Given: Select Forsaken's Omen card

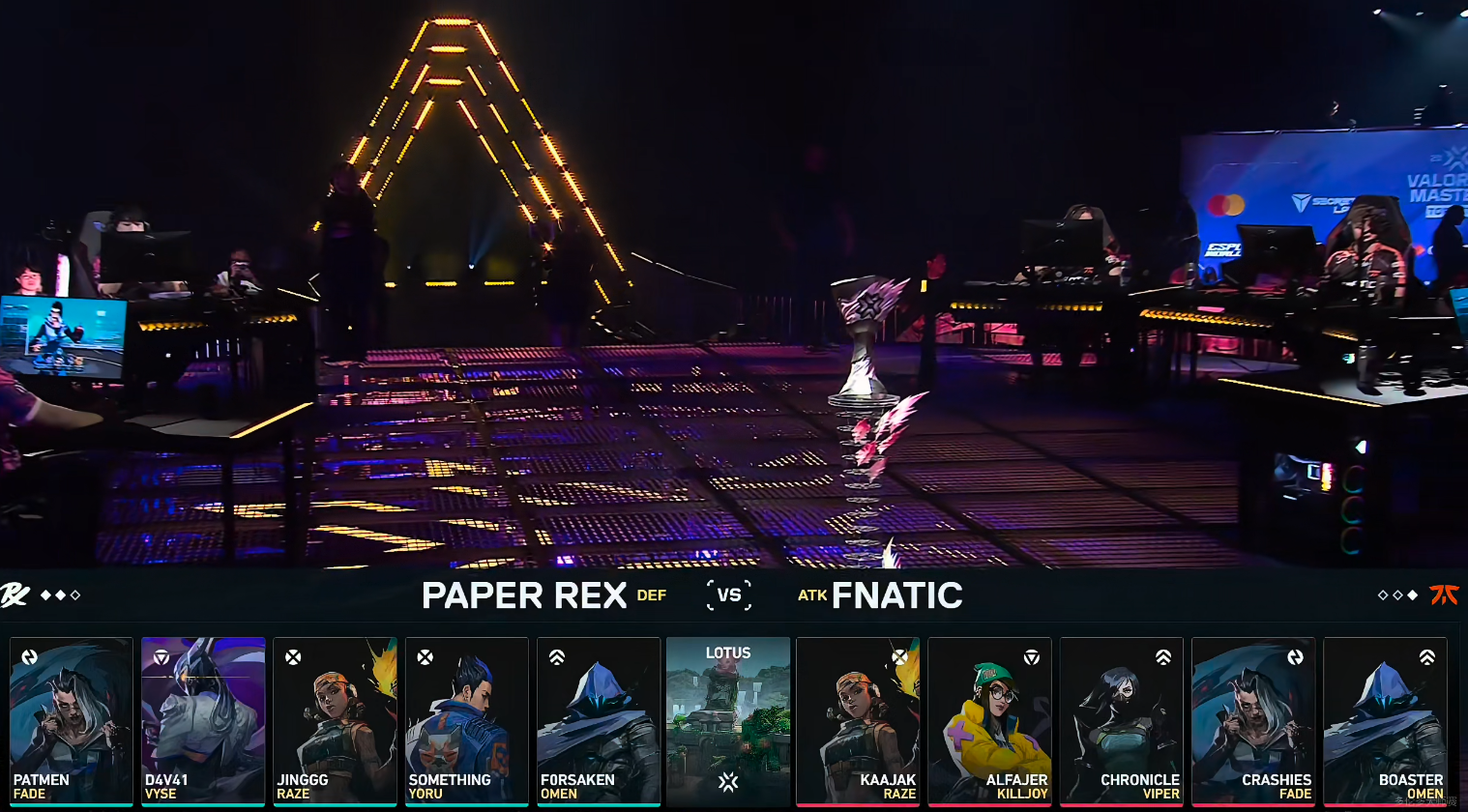Looking at the screenshot, I should [x=599, y=720].
